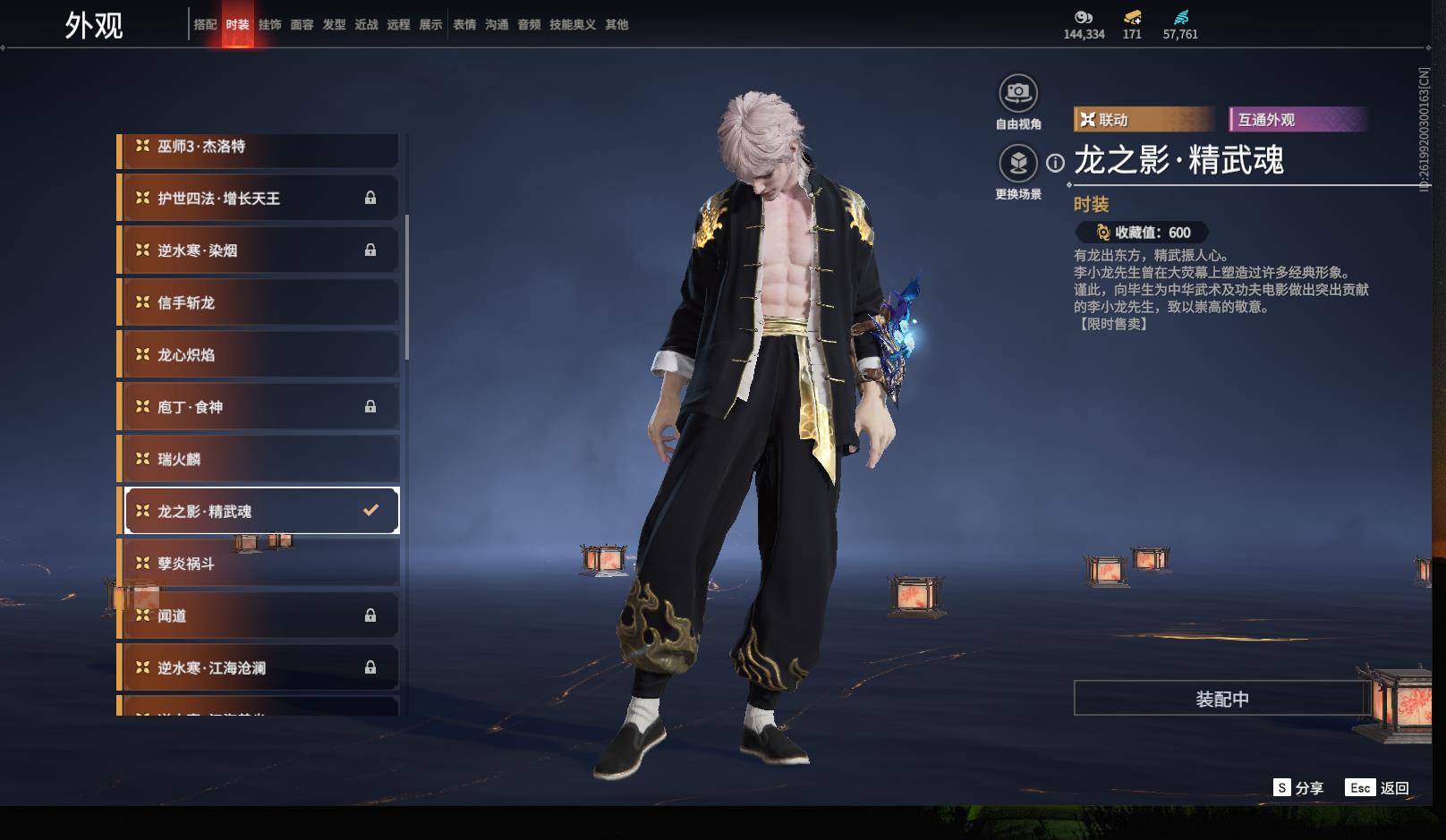The image size is (1446, 840).
Task: Choose the 巫师3·杰洛特 outfit
Action: click(x=259, y=148)
